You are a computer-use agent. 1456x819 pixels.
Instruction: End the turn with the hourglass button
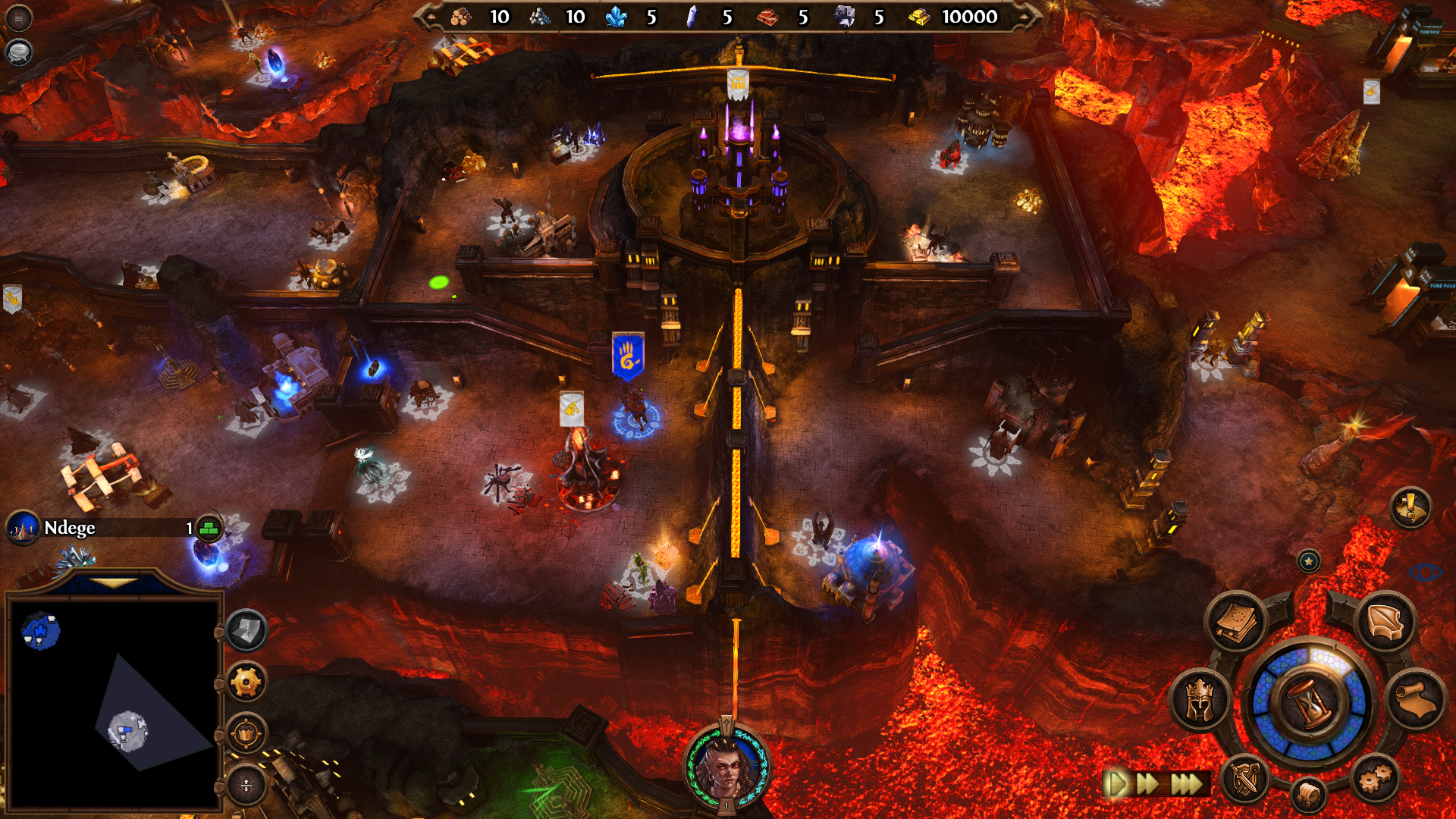point(1310,701)
